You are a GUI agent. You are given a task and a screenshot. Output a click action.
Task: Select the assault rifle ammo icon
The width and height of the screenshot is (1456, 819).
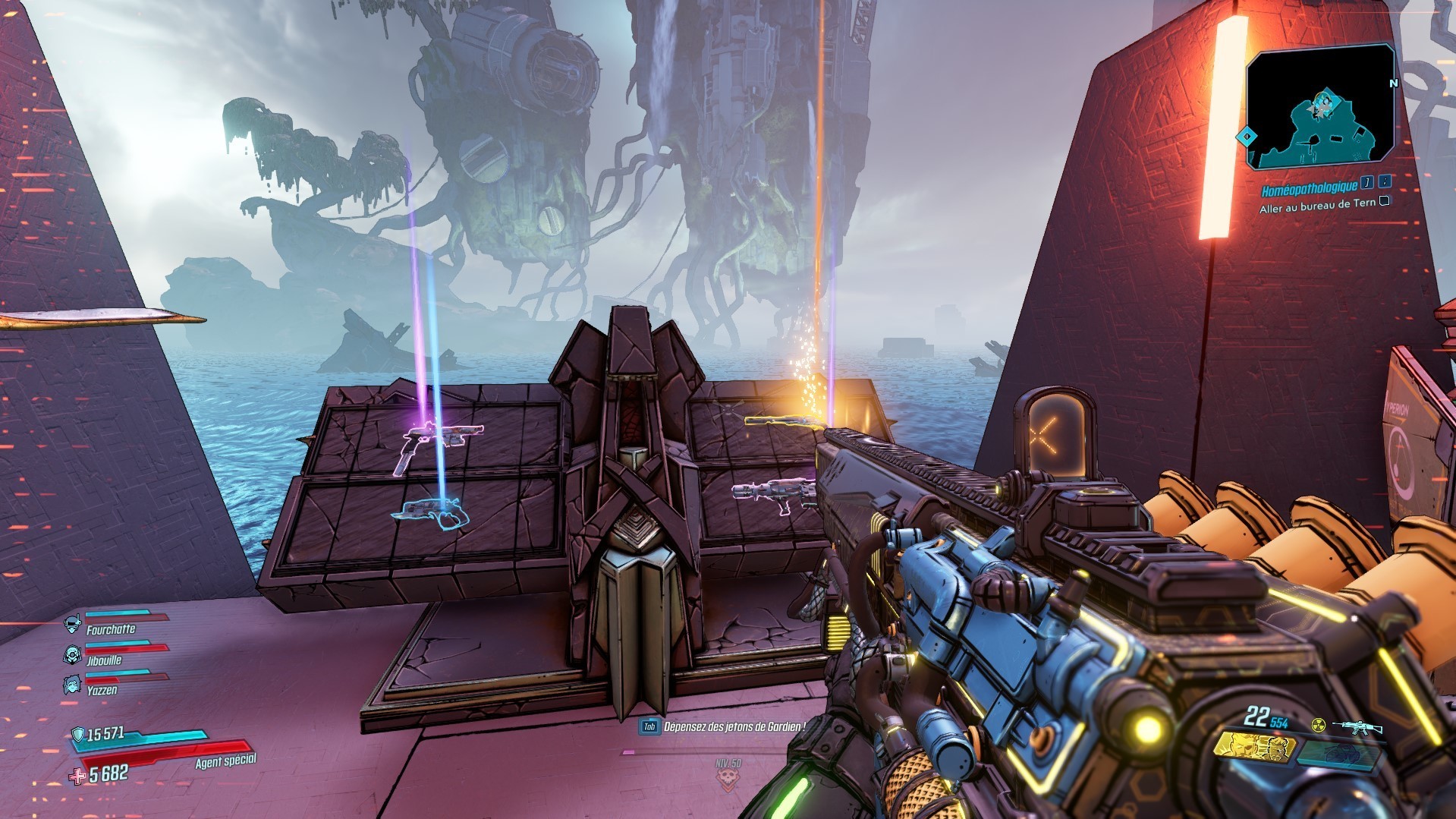tap(1358, 726)
